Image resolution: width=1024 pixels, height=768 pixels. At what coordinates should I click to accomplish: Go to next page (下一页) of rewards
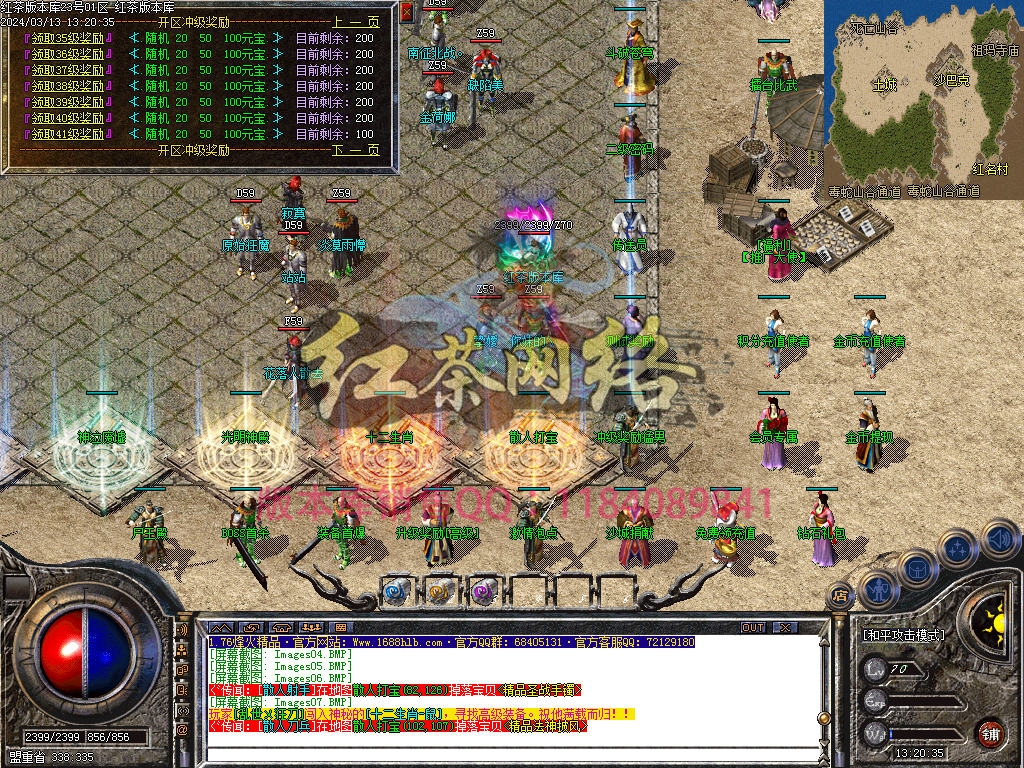tap(356, 150)
